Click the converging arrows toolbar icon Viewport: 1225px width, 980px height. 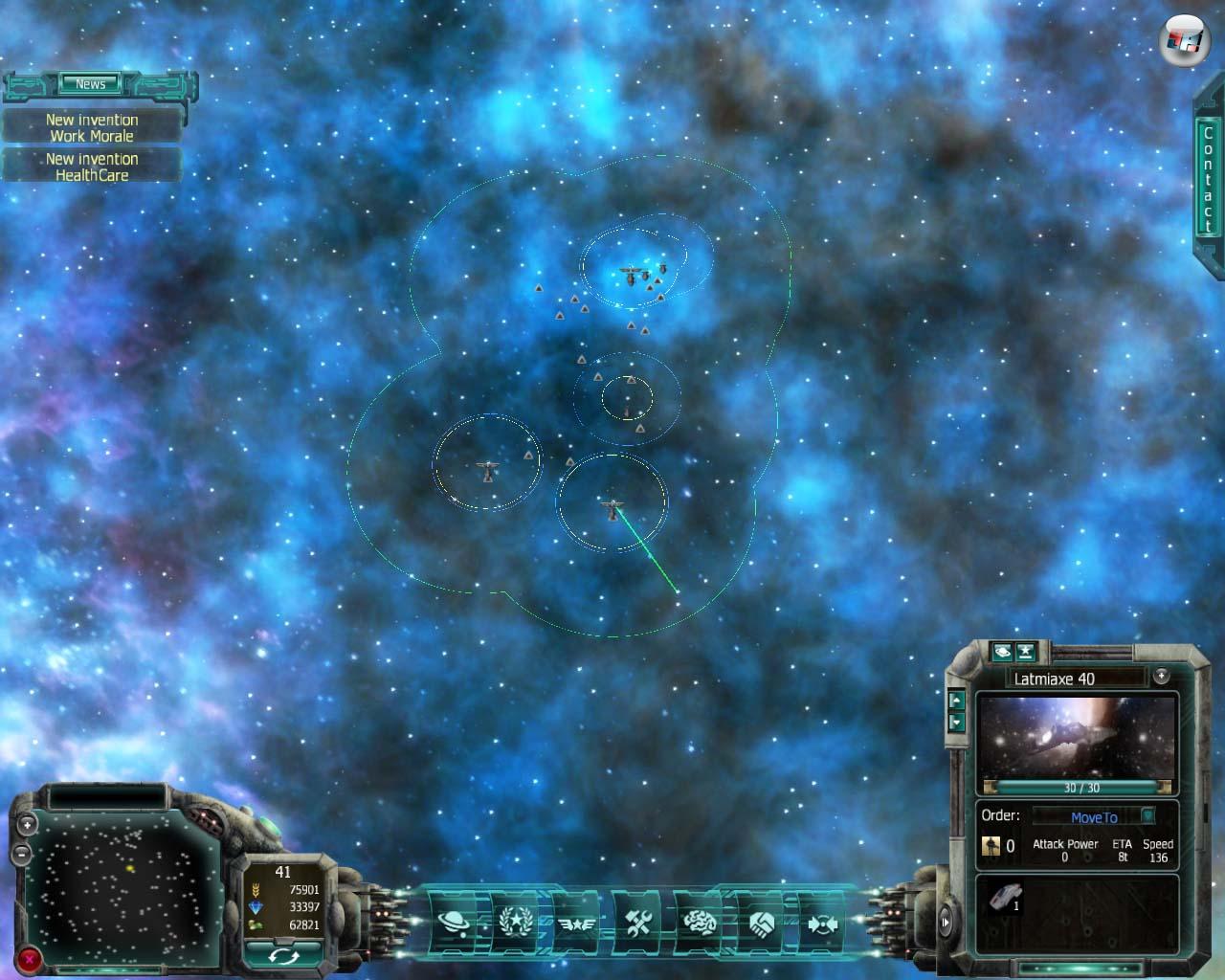[x=819, y=923]
